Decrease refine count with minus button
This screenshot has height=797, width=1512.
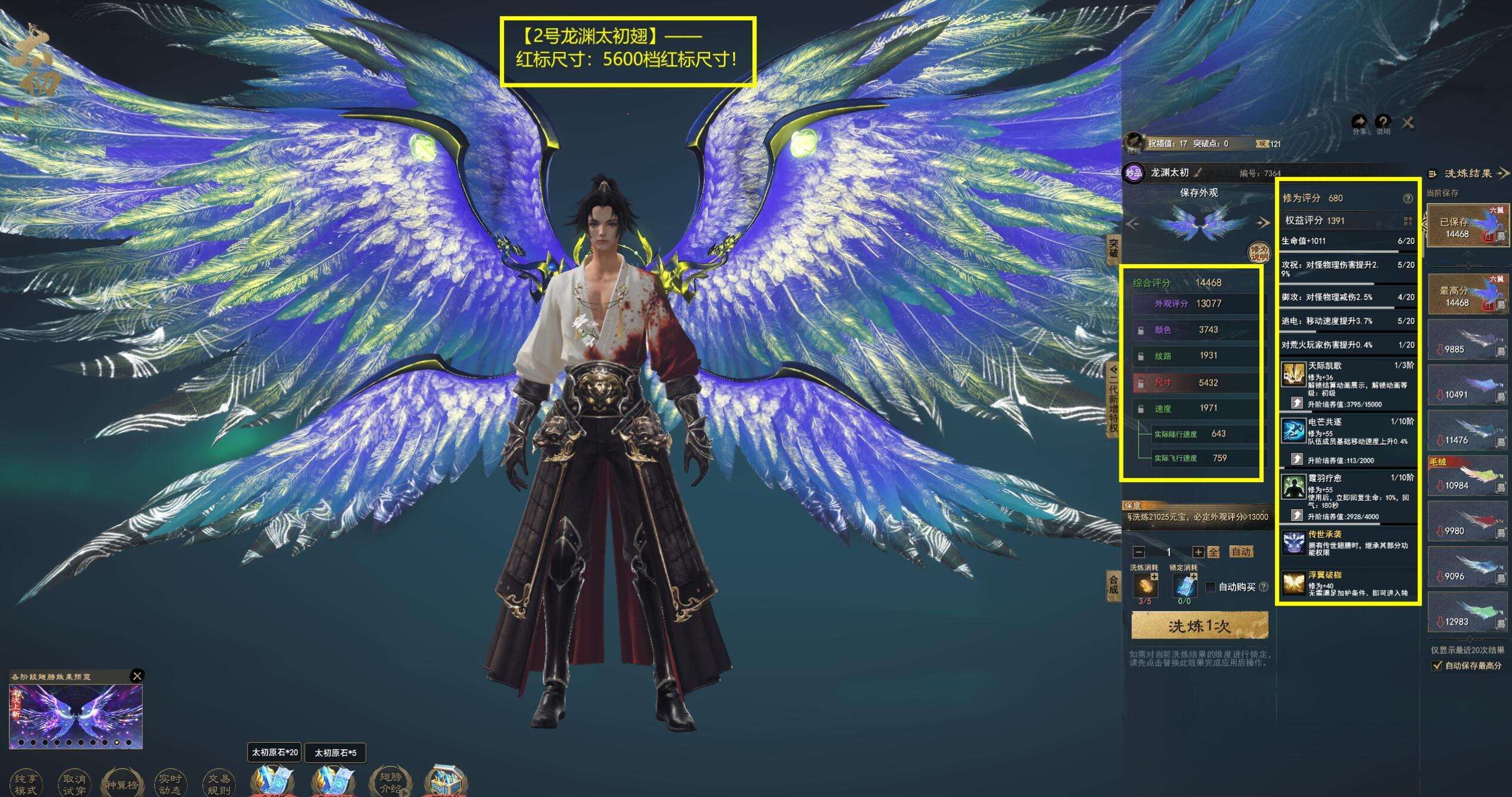click(1138, 553)
